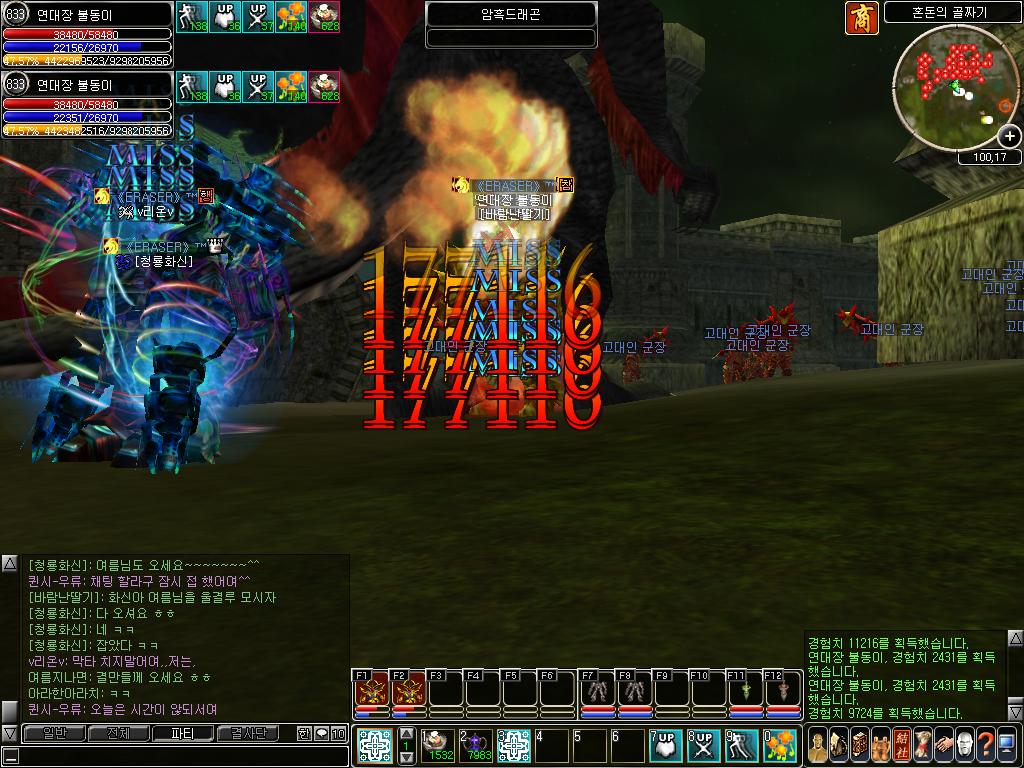
Task: Use the food bowl item numbered 1532
Action: (438, 745)
